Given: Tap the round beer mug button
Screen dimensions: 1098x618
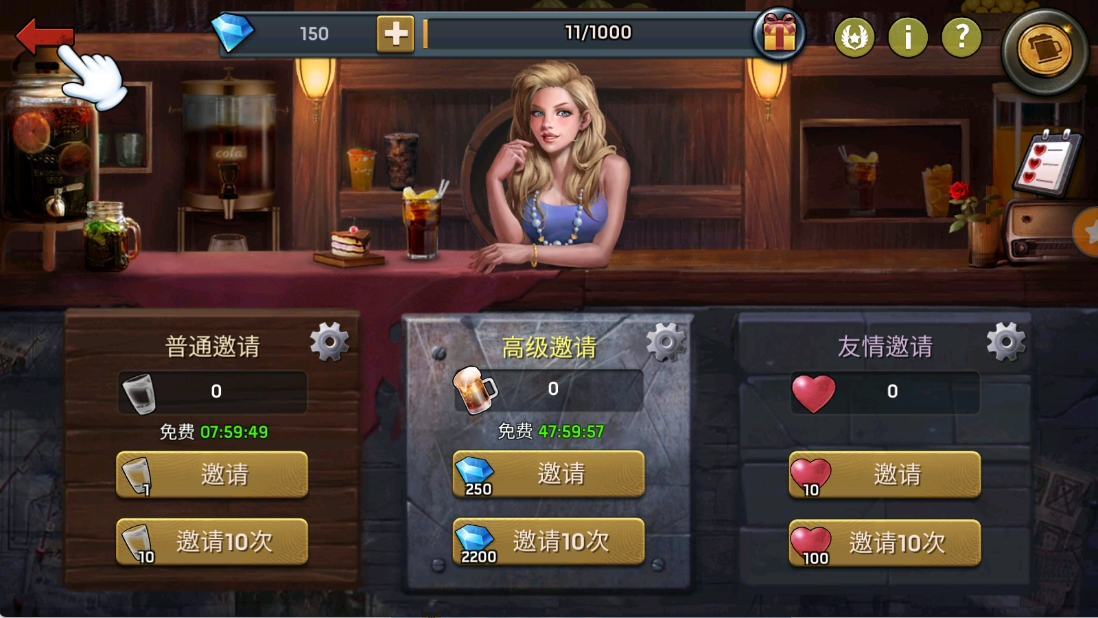Looking at the screenshot, I should [x=1044, y=51].
